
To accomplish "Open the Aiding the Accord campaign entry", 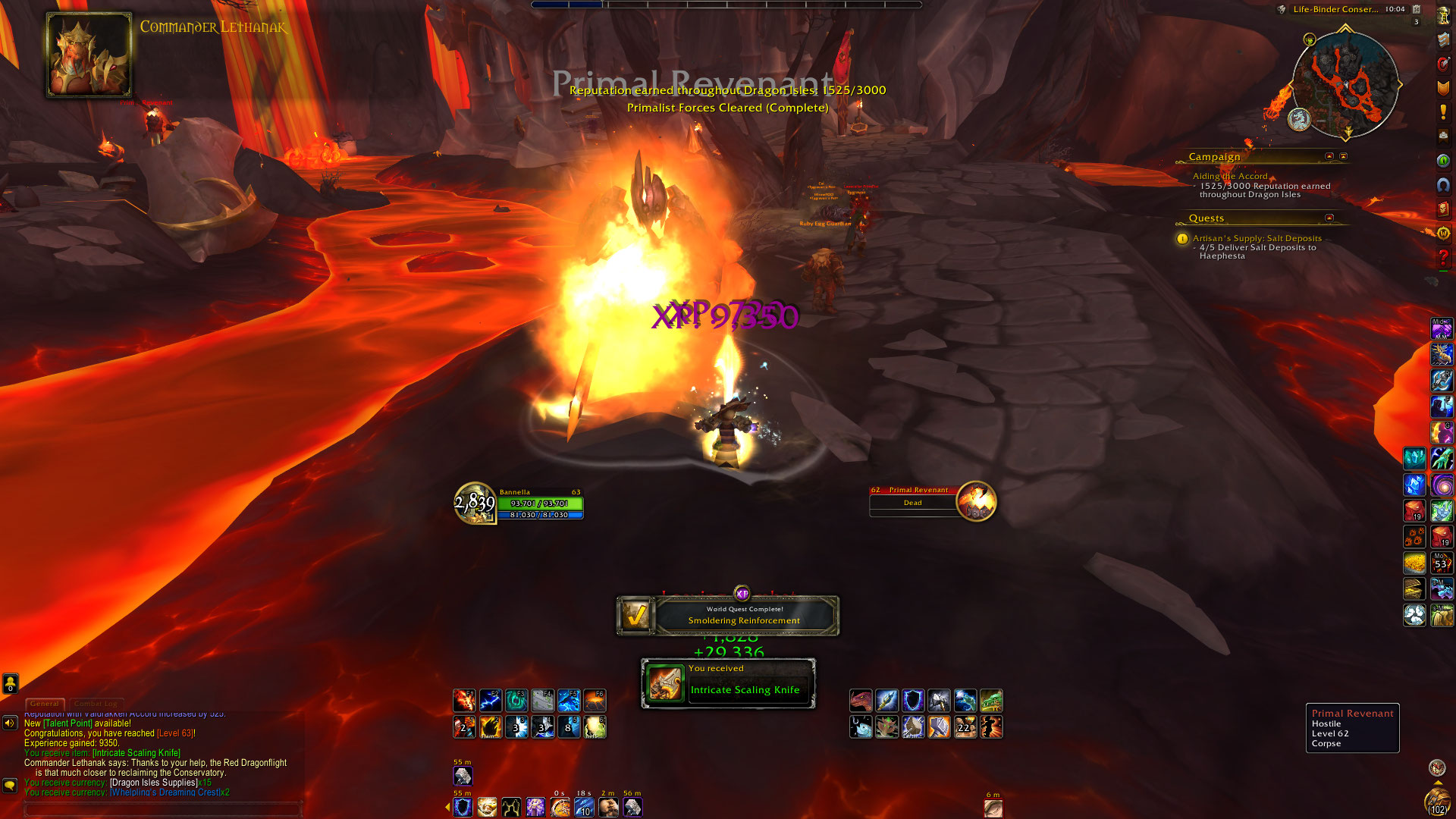I will (1229, 176).
